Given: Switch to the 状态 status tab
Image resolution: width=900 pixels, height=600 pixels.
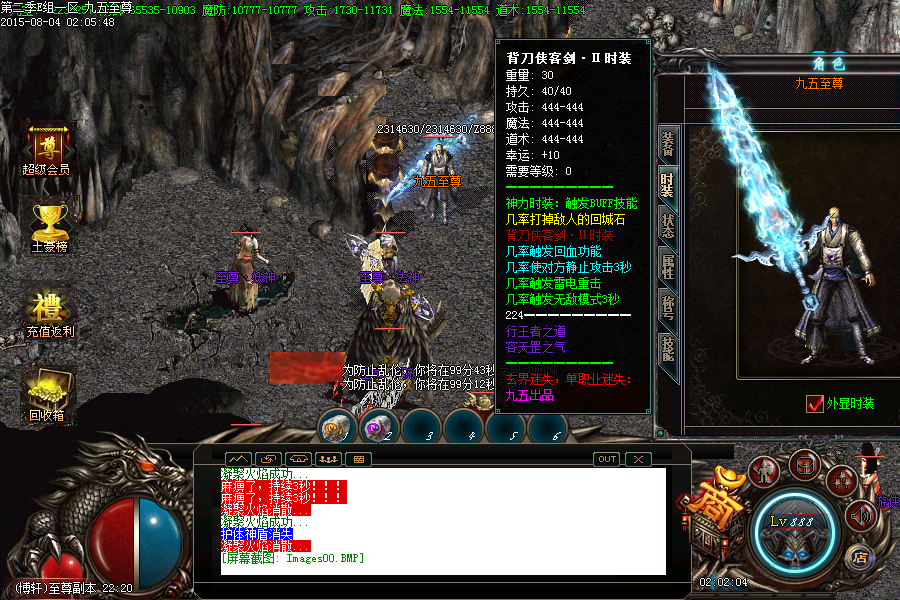Looking at the screenshot, I should pos(667,225).
